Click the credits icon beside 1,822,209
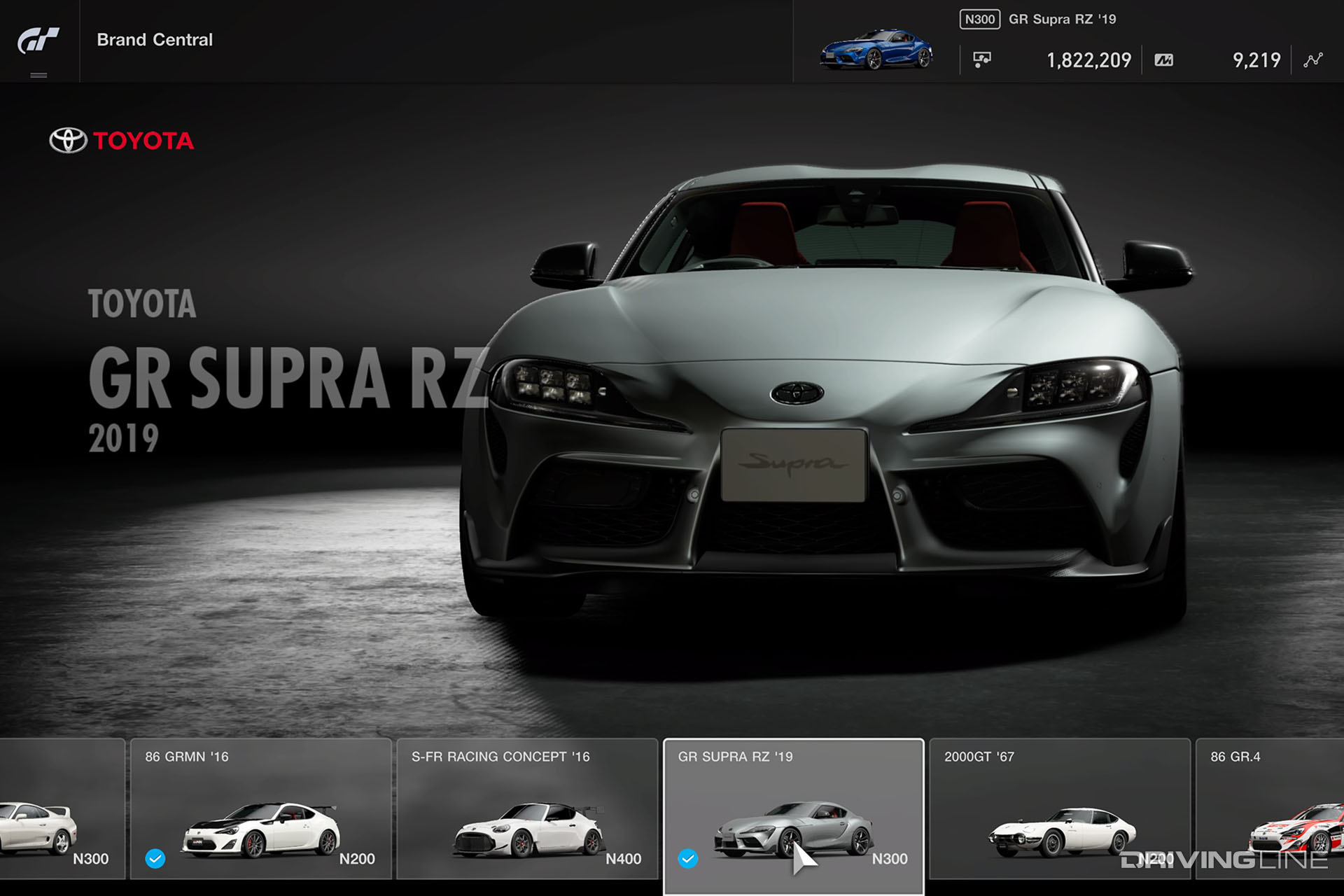Image resolution: width=1344 pixels, height=896 pixels. [981, 59]
